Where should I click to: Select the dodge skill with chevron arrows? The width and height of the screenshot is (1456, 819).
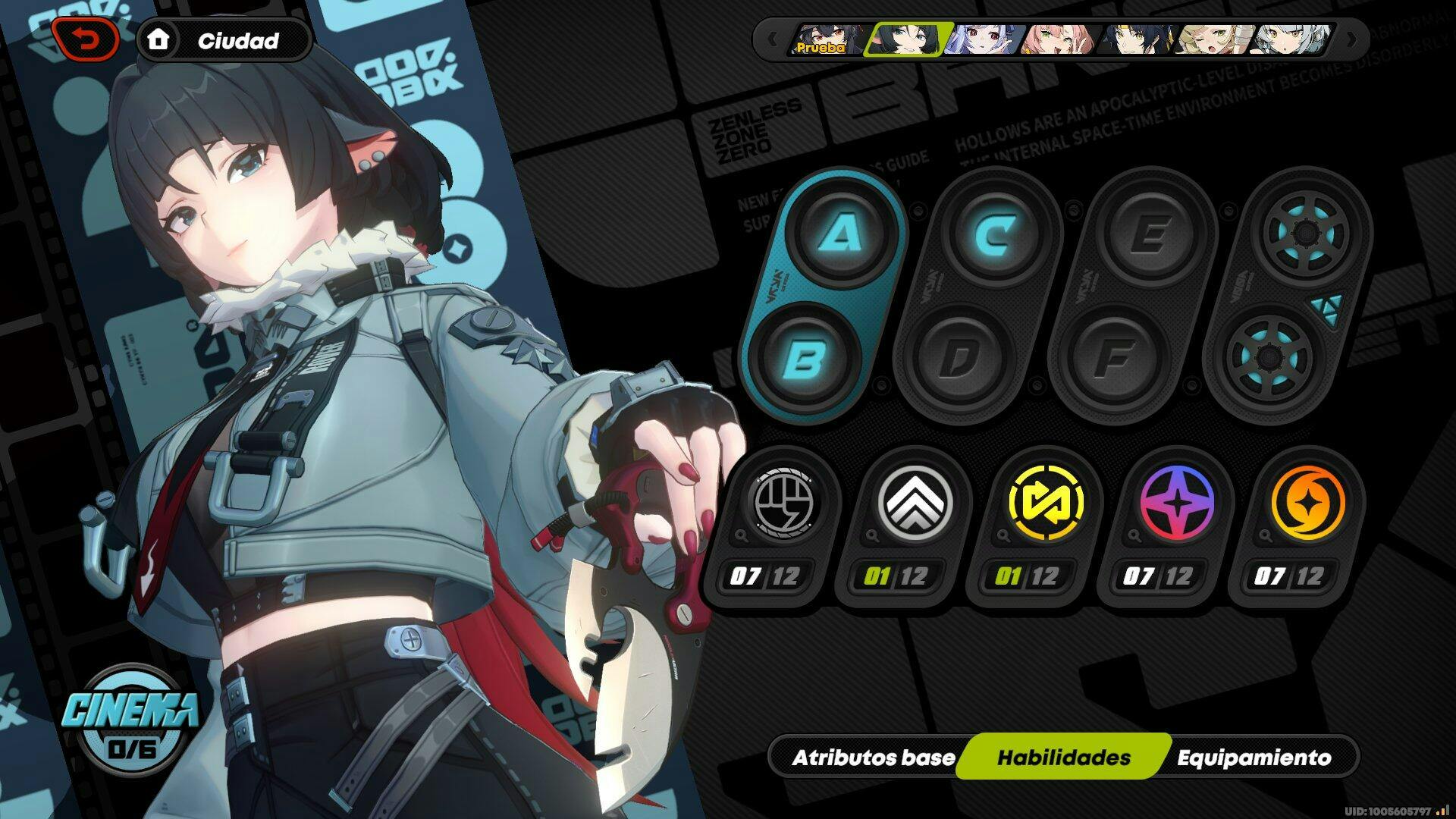914,502
